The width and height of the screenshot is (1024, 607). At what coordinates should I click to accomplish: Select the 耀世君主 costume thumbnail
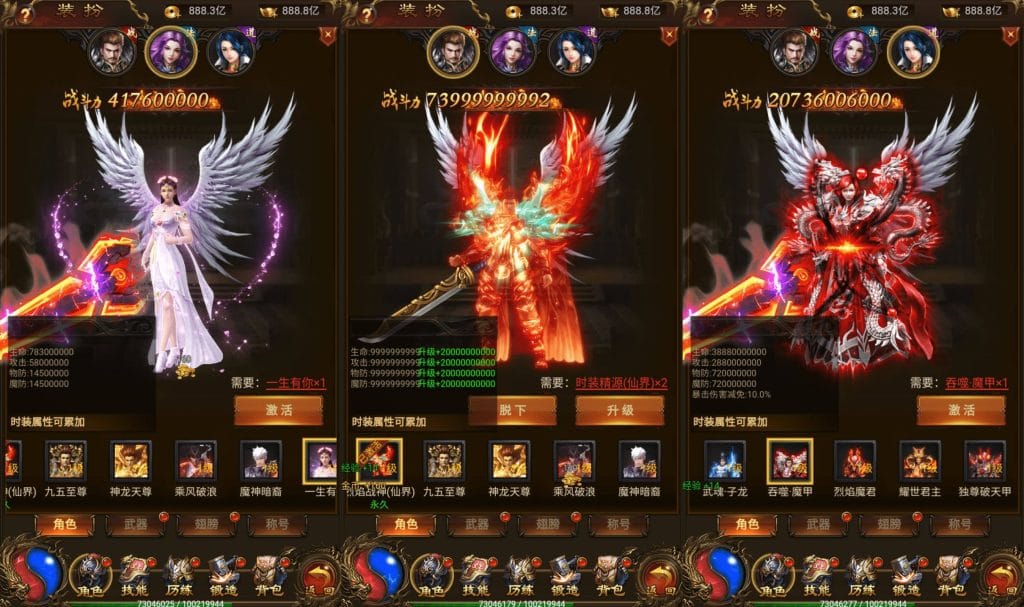(920, 460)
